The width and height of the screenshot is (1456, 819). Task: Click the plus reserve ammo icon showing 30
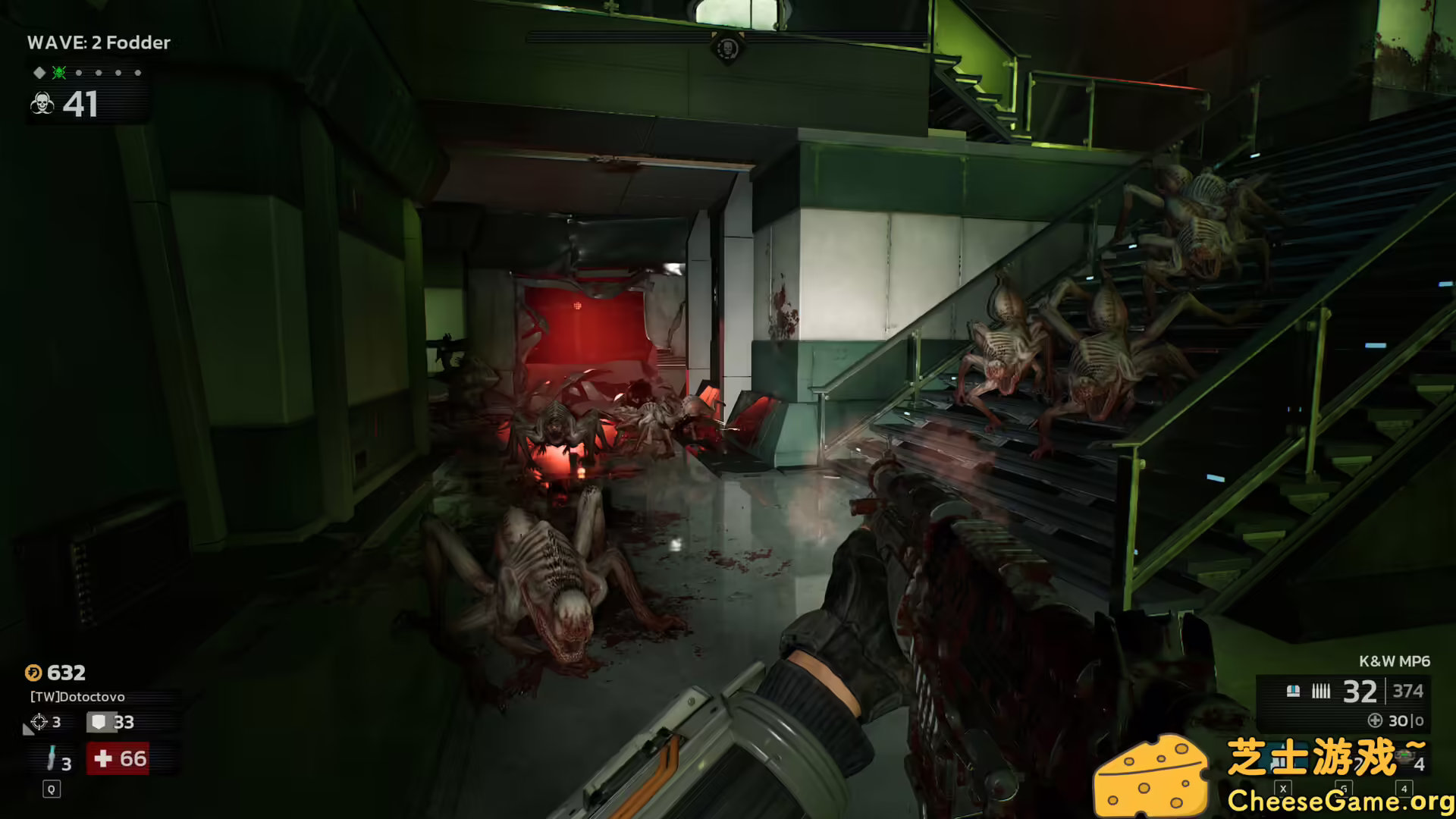click(1375, 720)
